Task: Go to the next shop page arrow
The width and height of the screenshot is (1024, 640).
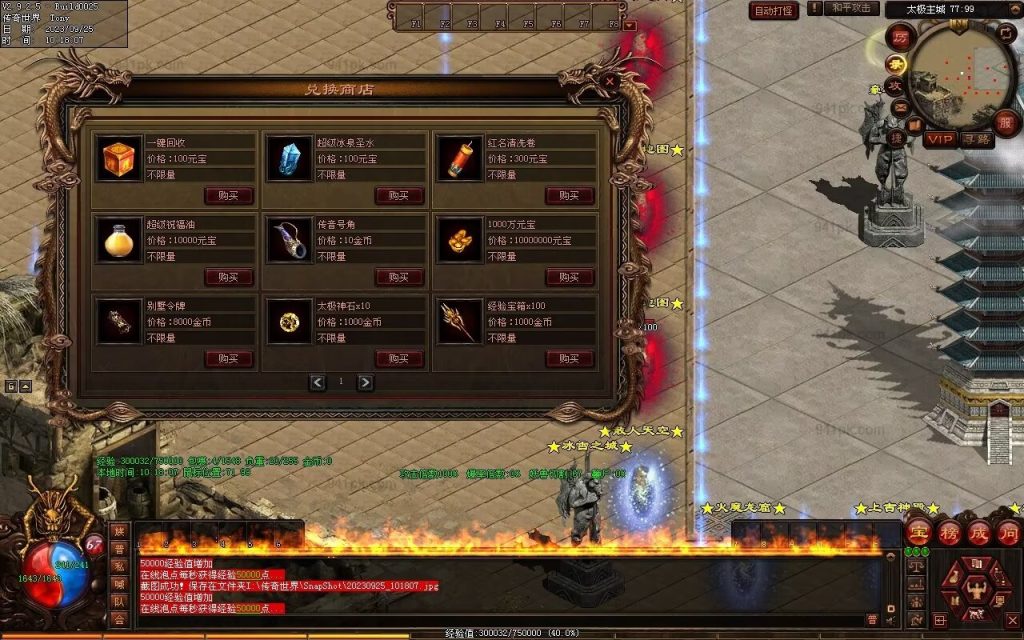Action: 365,382
